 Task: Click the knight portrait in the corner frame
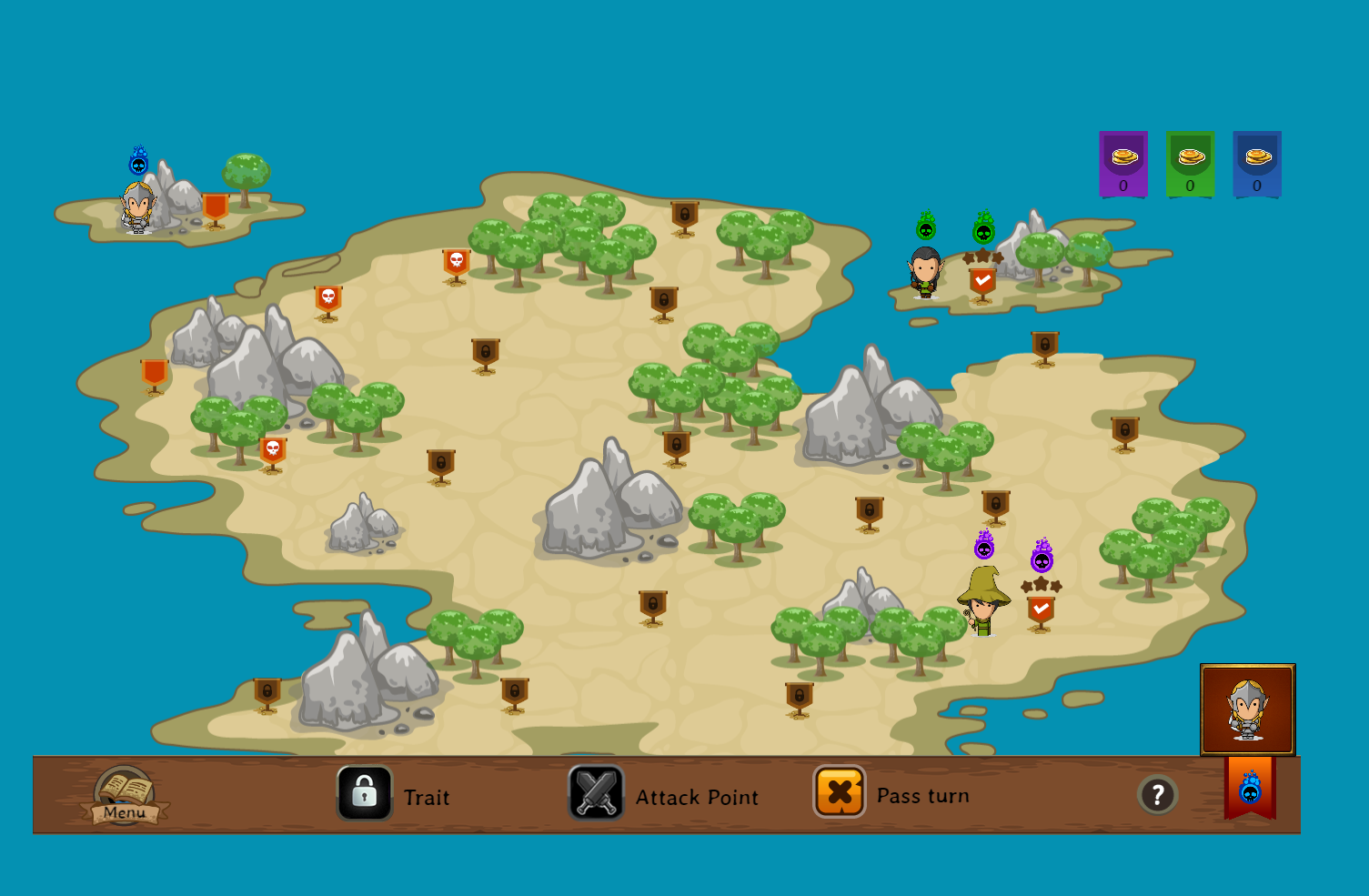tap(1247, 710)
